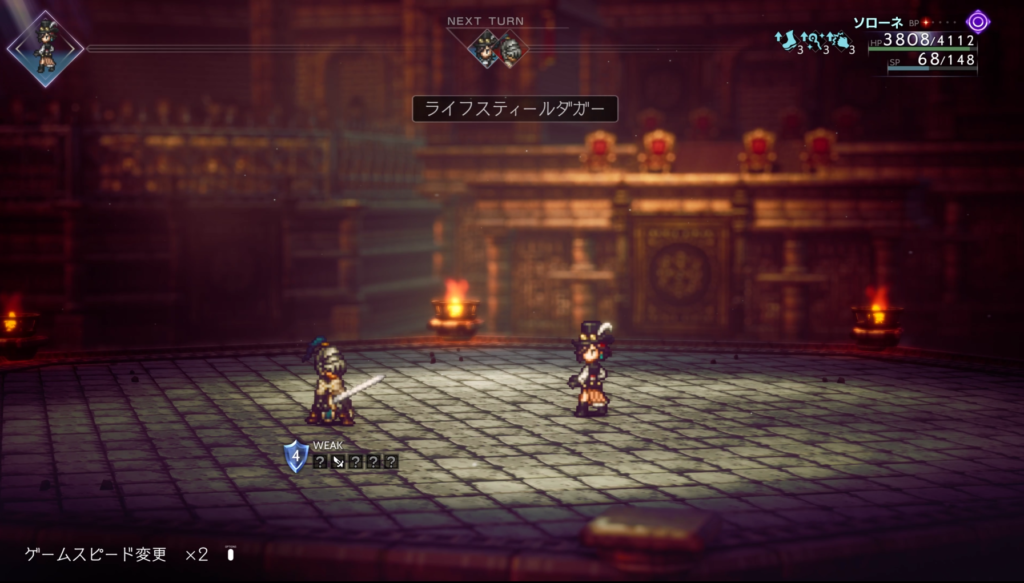
Task: Select party member ソローネ in the status panel
Action: click(x=878, y=21)
